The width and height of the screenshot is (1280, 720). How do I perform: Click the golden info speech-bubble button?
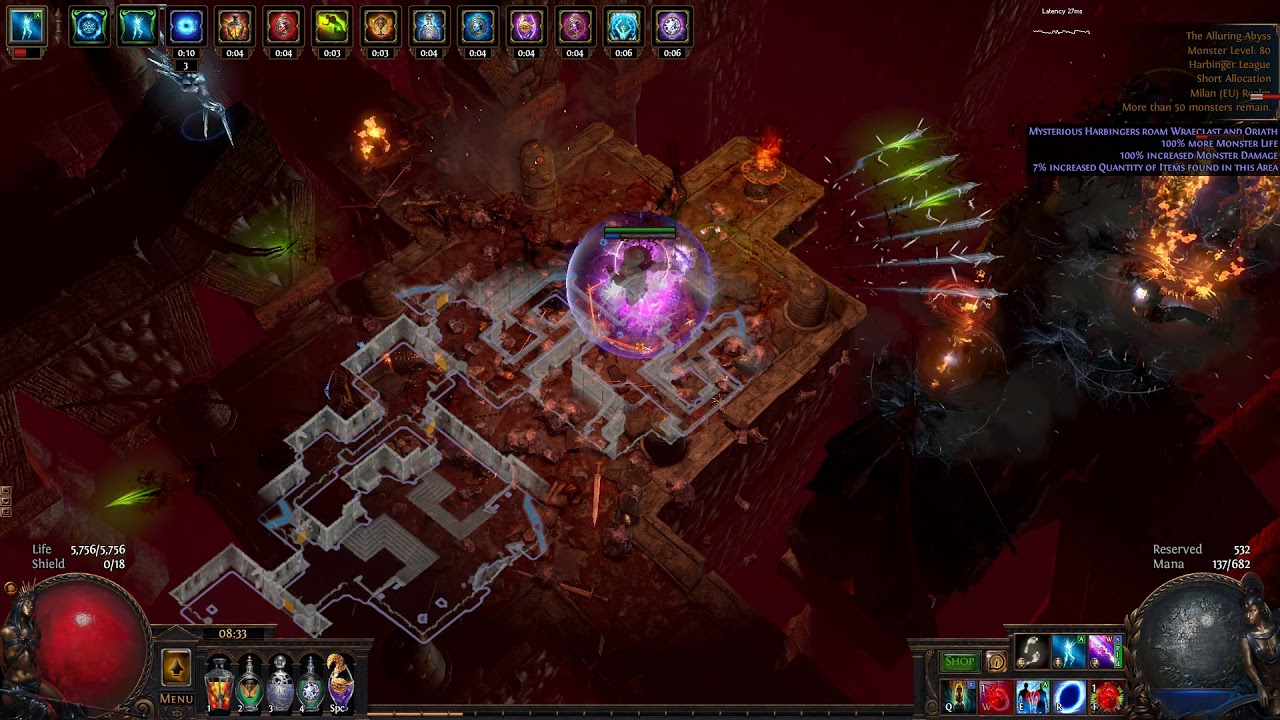(996, 662)
